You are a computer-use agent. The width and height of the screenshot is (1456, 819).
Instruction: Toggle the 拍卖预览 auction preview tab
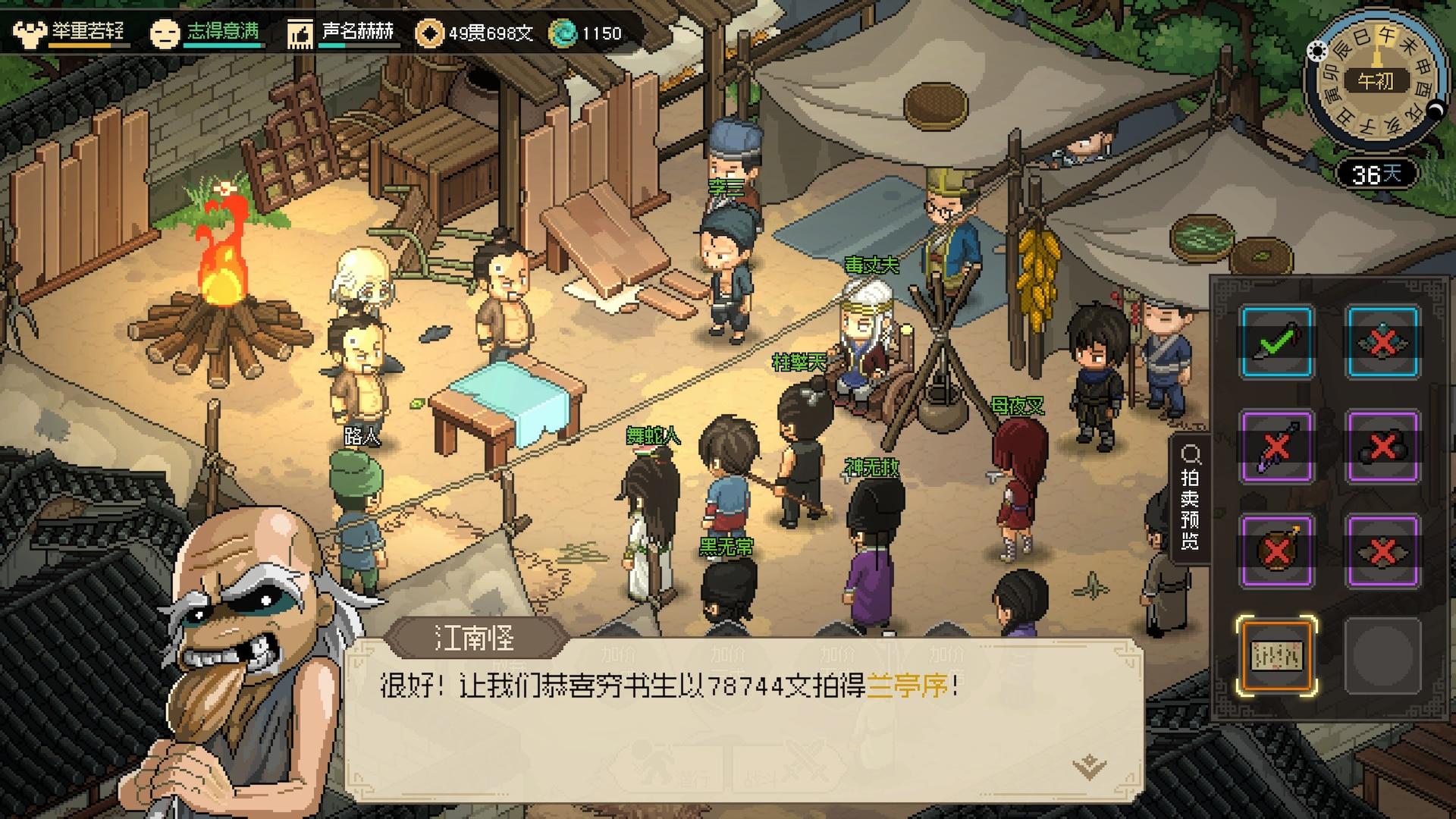pos(1190,498)
